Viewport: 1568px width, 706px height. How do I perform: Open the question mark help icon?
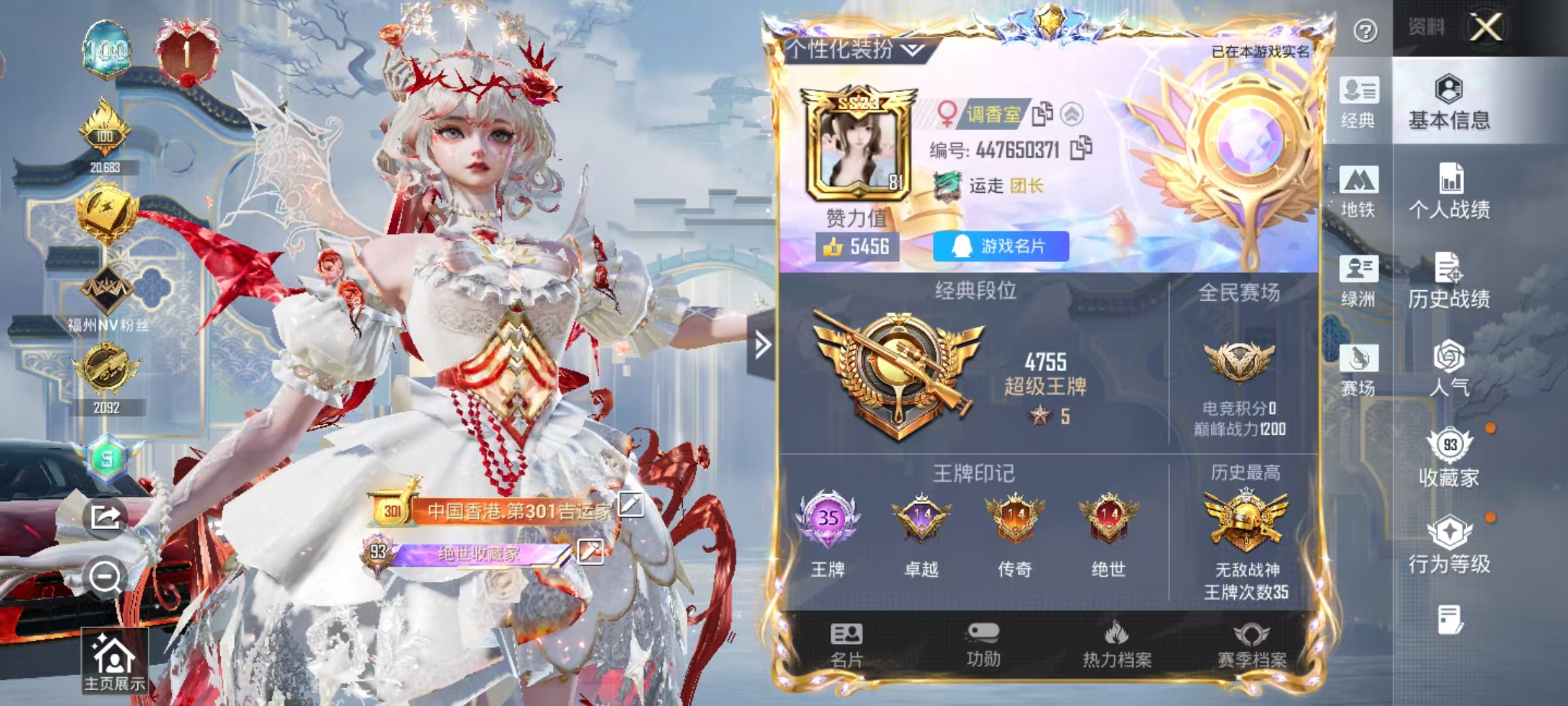(1365, 31)
